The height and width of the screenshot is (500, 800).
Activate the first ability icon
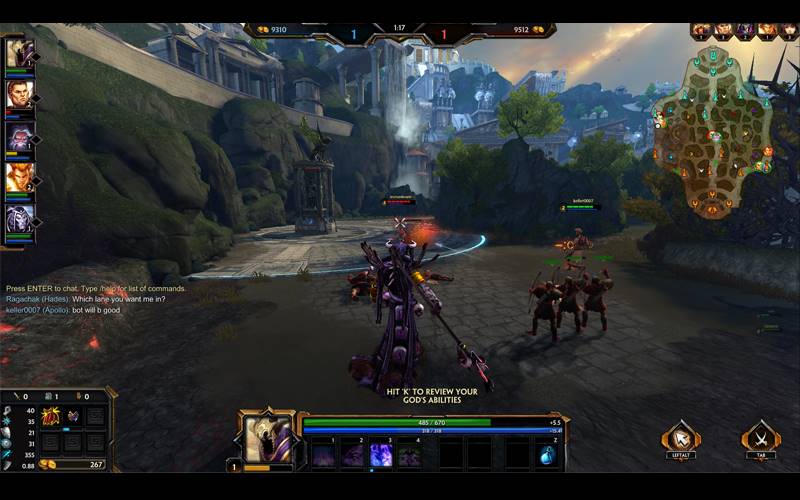pyautogui.click(x=323, y=457)
